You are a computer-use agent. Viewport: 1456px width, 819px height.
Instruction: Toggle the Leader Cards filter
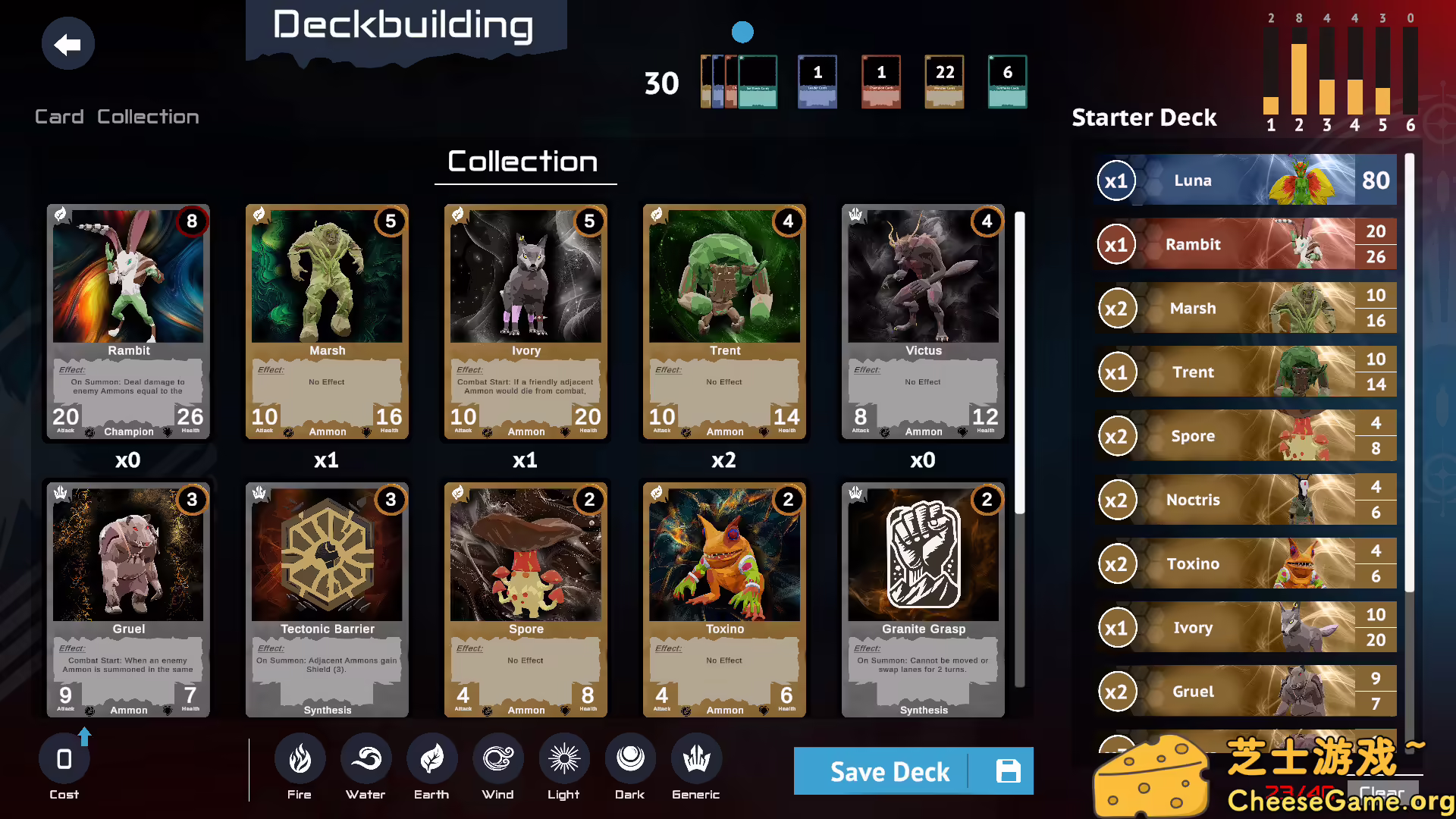tap(817, 81)
